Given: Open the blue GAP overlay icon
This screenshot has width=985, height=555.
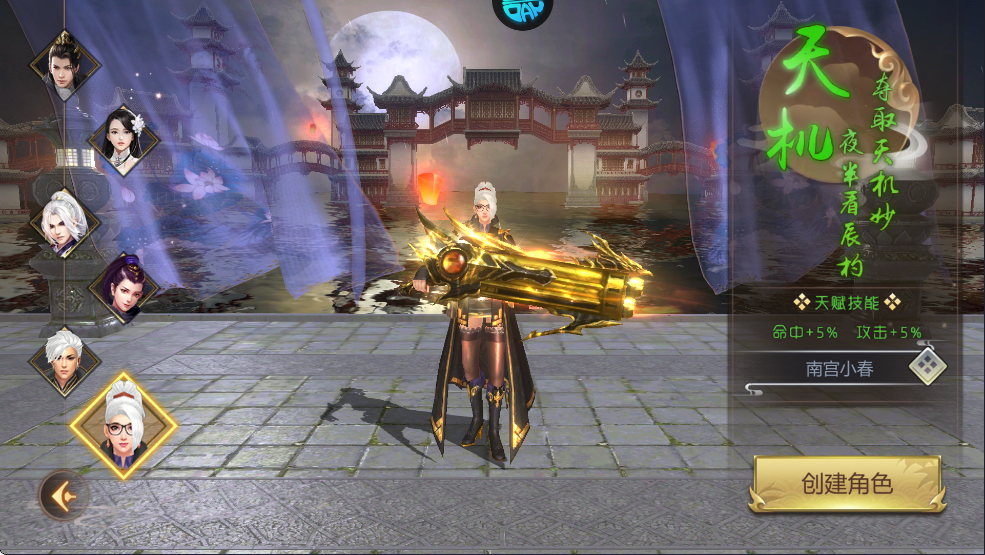Looking at the screenshot, I should click(522, 13).
